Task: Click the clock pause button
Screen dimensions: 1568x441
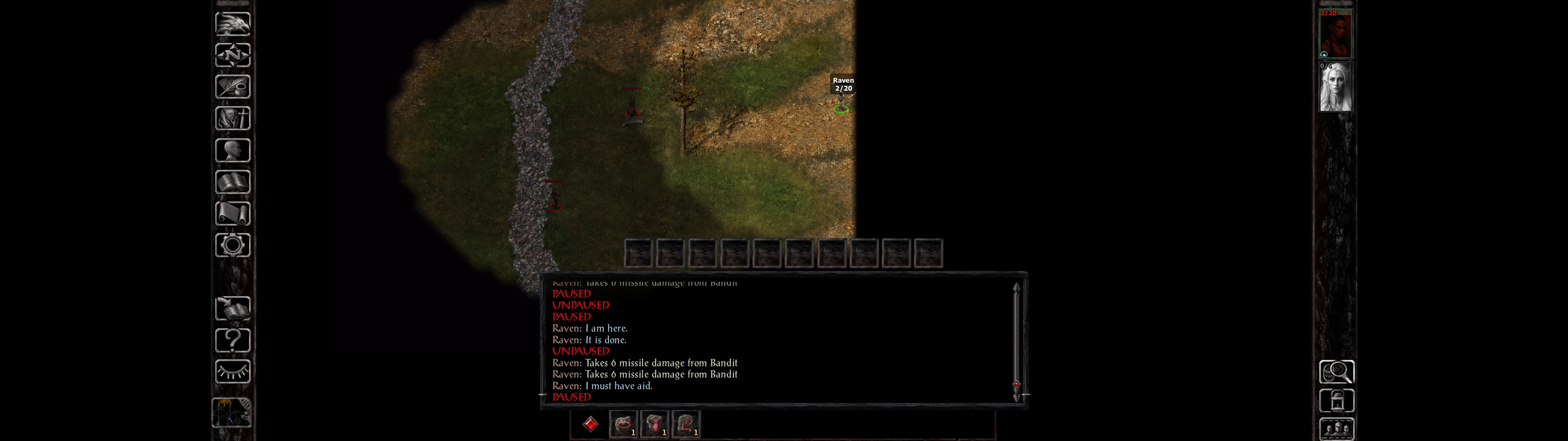Action: tap(231, 413)
